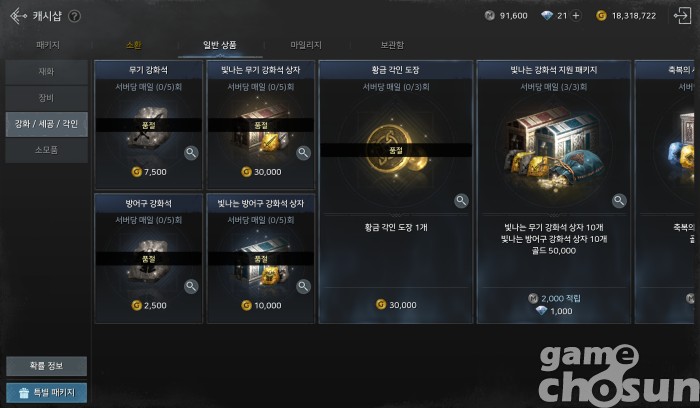Select the 일반 상품 tab
700x408 pixels.
[x=220, y=45]
